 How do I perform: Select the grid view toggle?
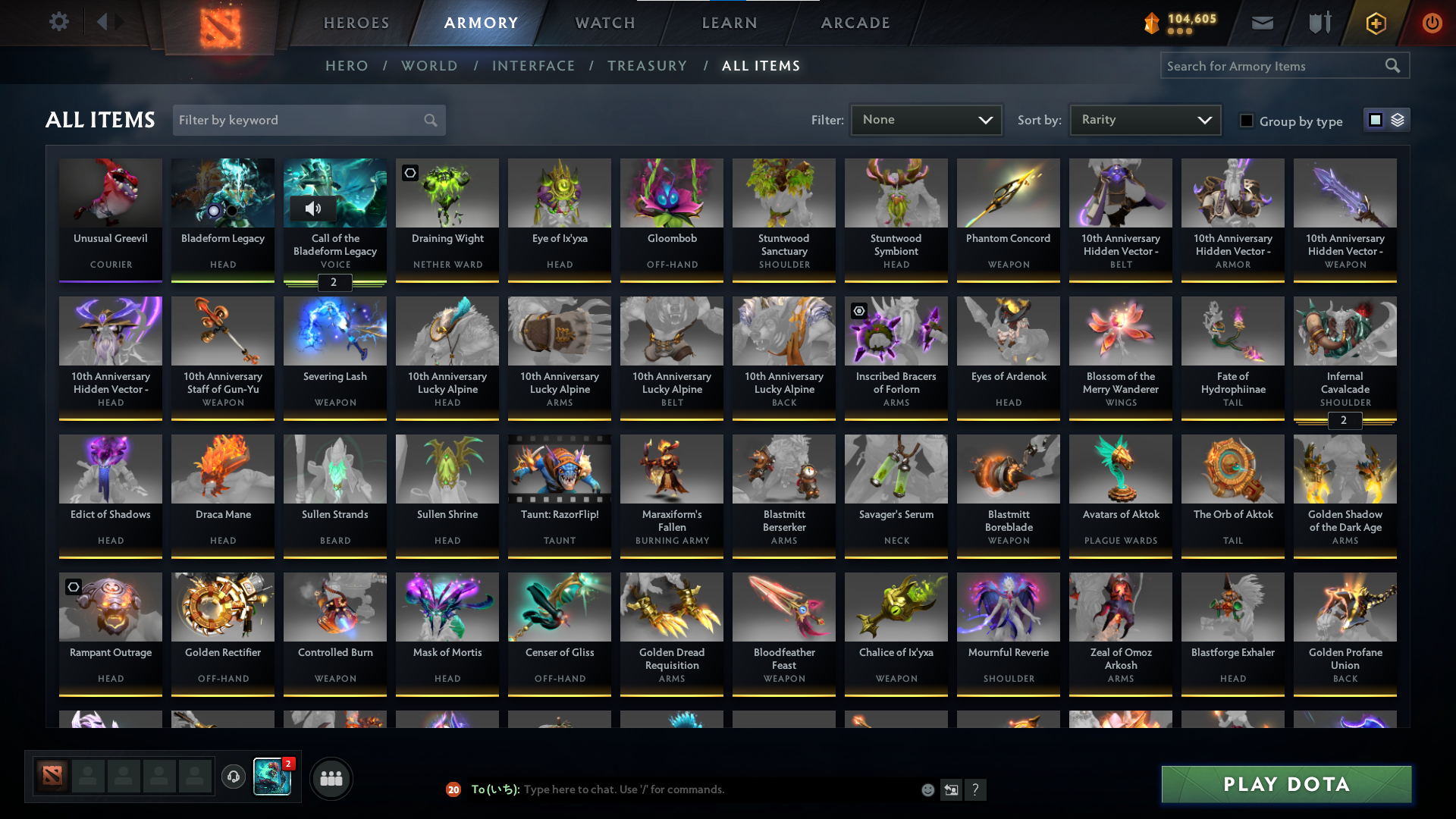pyautogui.click(x=1375, y=119)
